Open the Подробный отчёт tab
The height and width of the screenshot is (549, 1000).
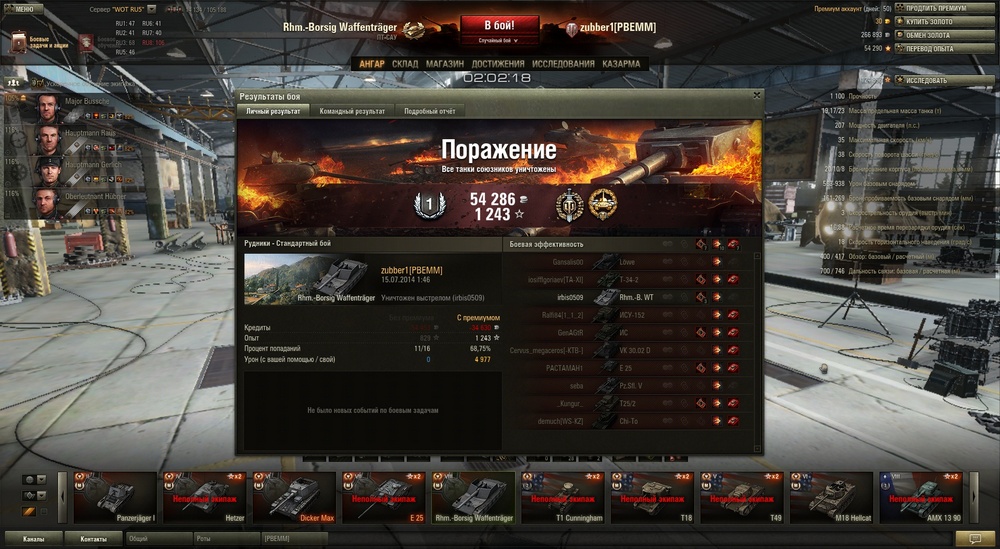coord(429,111)
